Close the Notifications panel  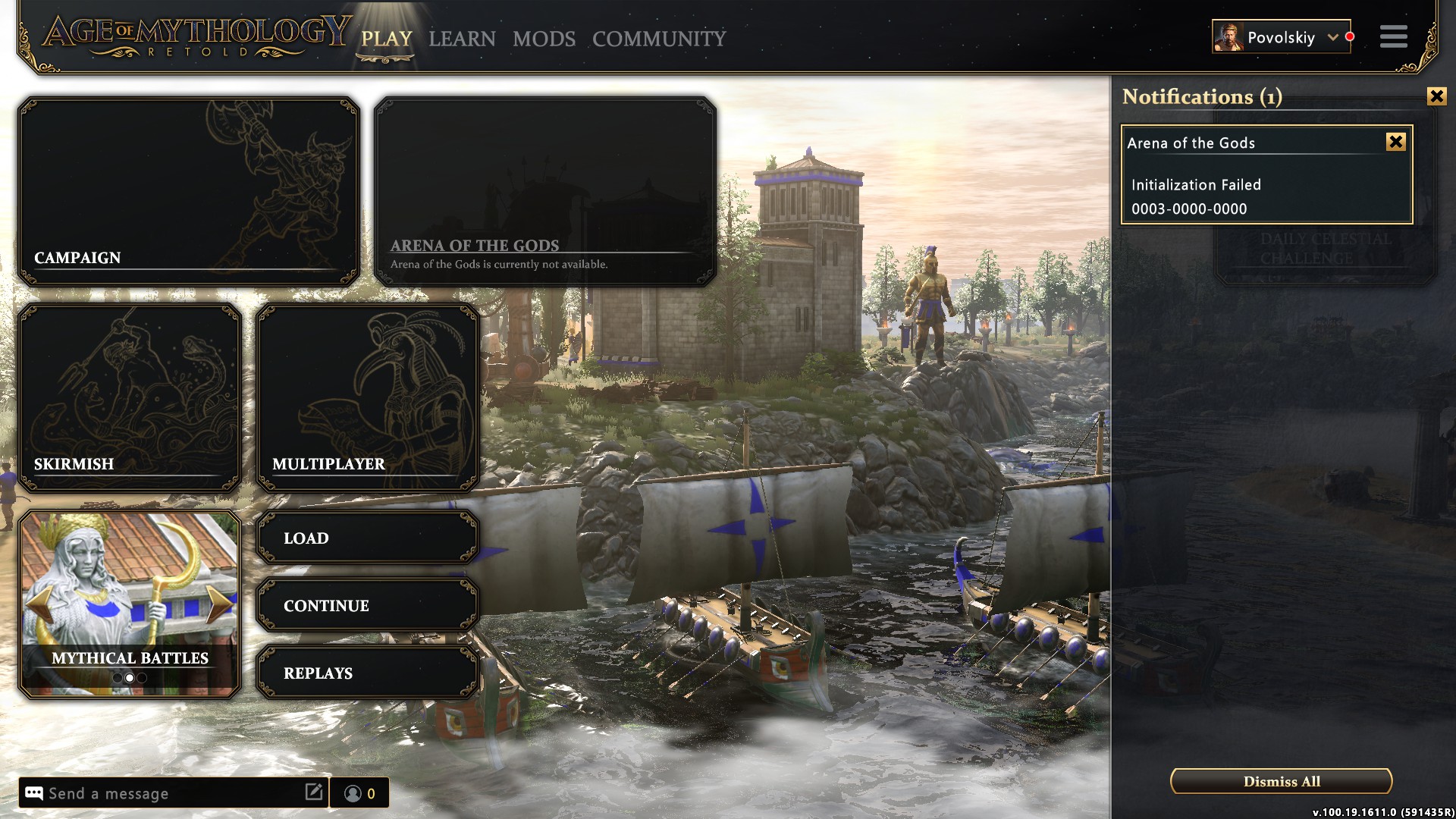point(1436,96)
